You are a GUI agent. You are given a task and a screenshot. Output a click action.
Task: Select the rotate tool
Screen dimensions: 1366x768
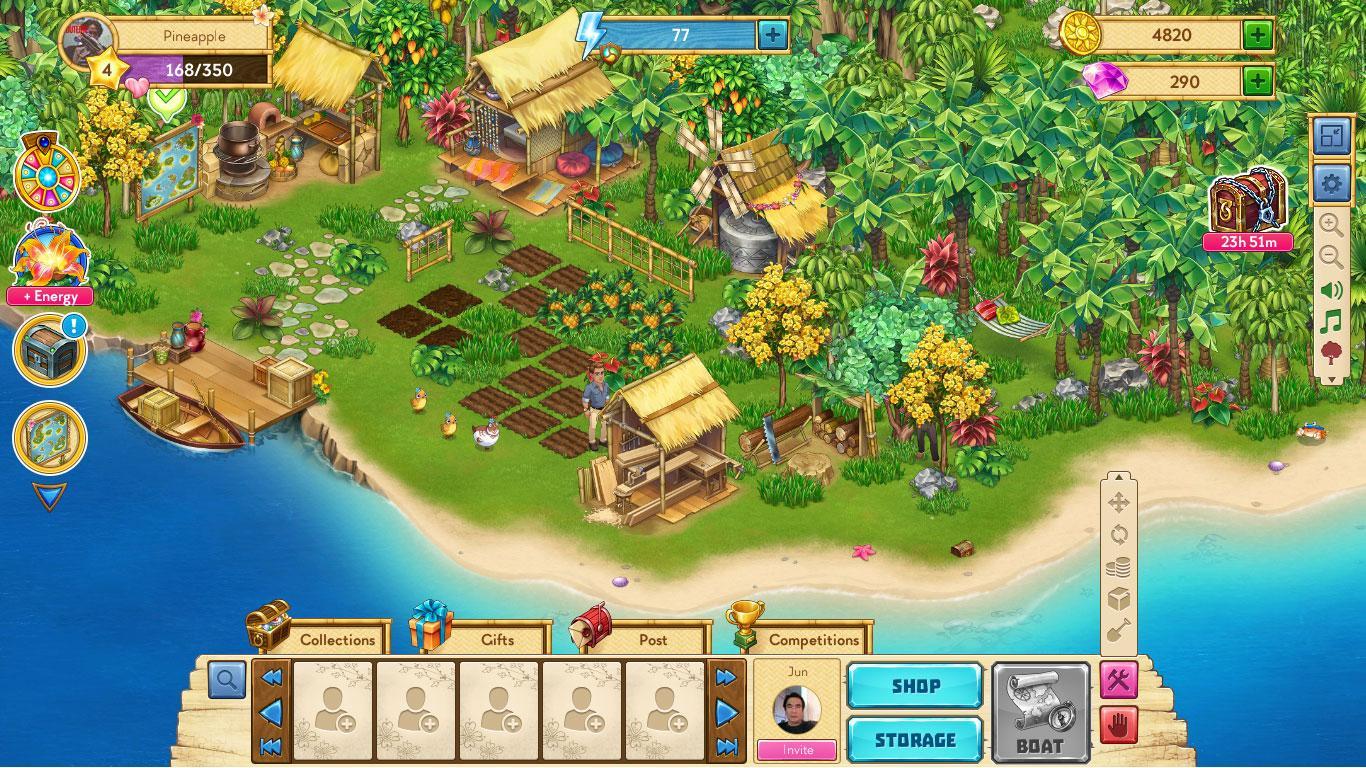[1120, 531]
